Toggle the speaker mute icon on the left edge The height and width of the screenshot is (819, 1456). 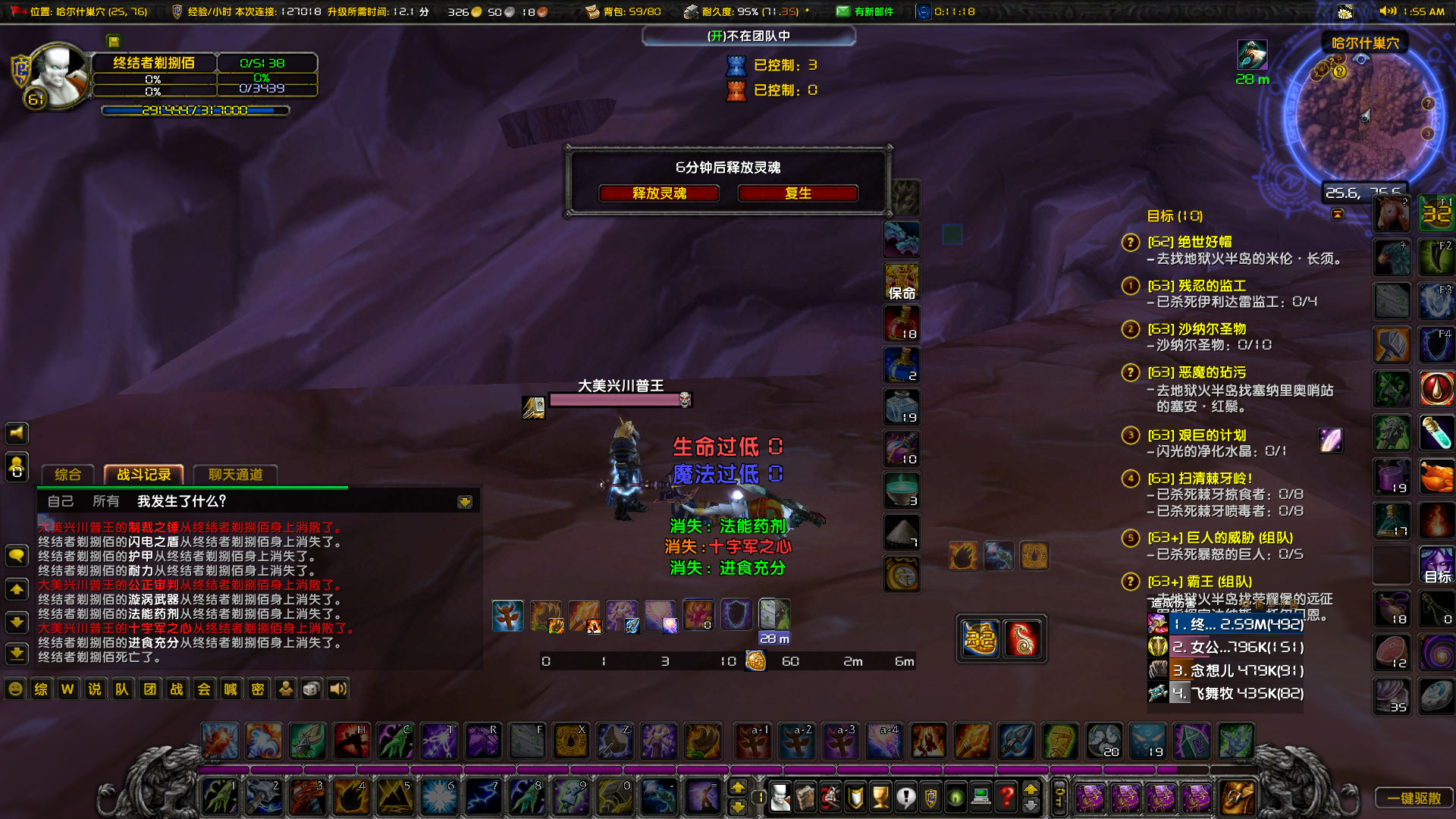click(16, 433)
